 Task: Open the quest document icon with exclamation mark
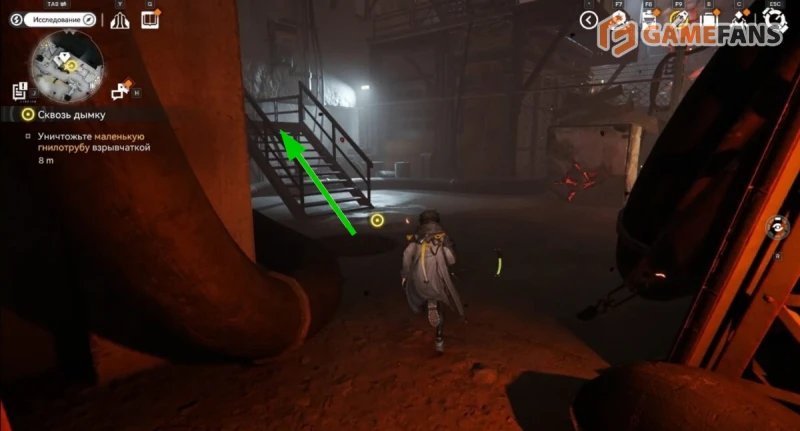click(x=20, y=90)
